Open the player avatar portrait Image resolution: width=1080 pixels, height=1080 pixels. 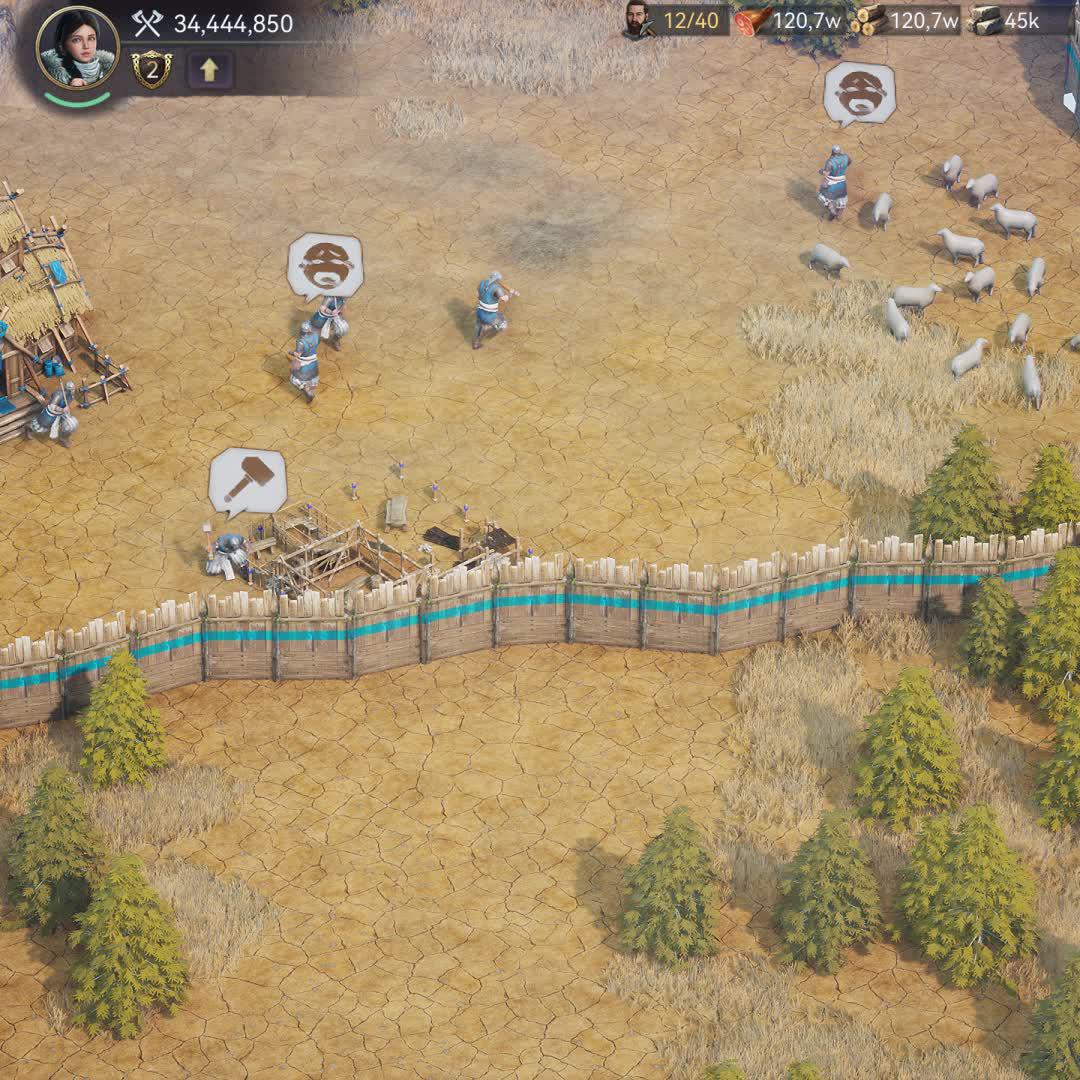point(77,48)
